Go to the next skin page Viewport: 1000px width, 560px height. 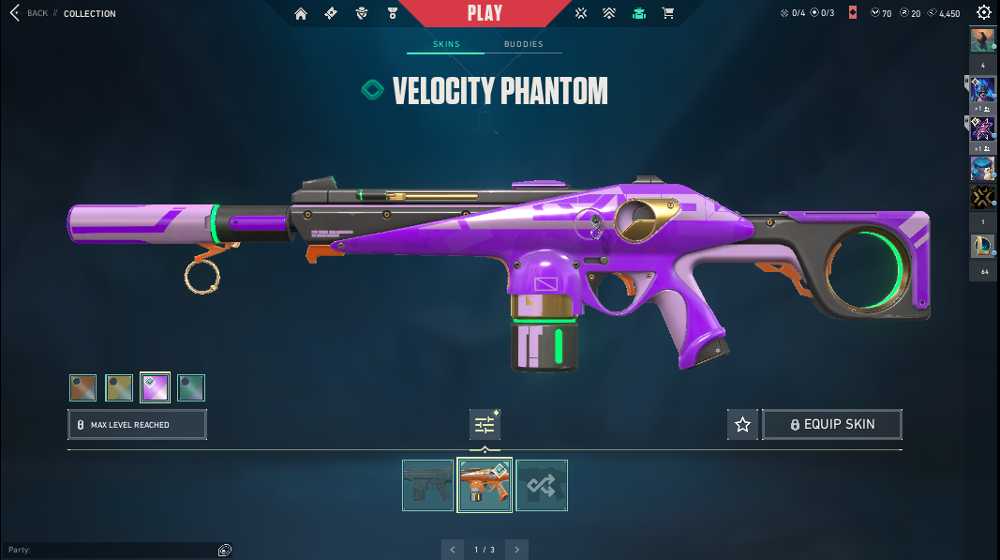click(x=516, y=549)
